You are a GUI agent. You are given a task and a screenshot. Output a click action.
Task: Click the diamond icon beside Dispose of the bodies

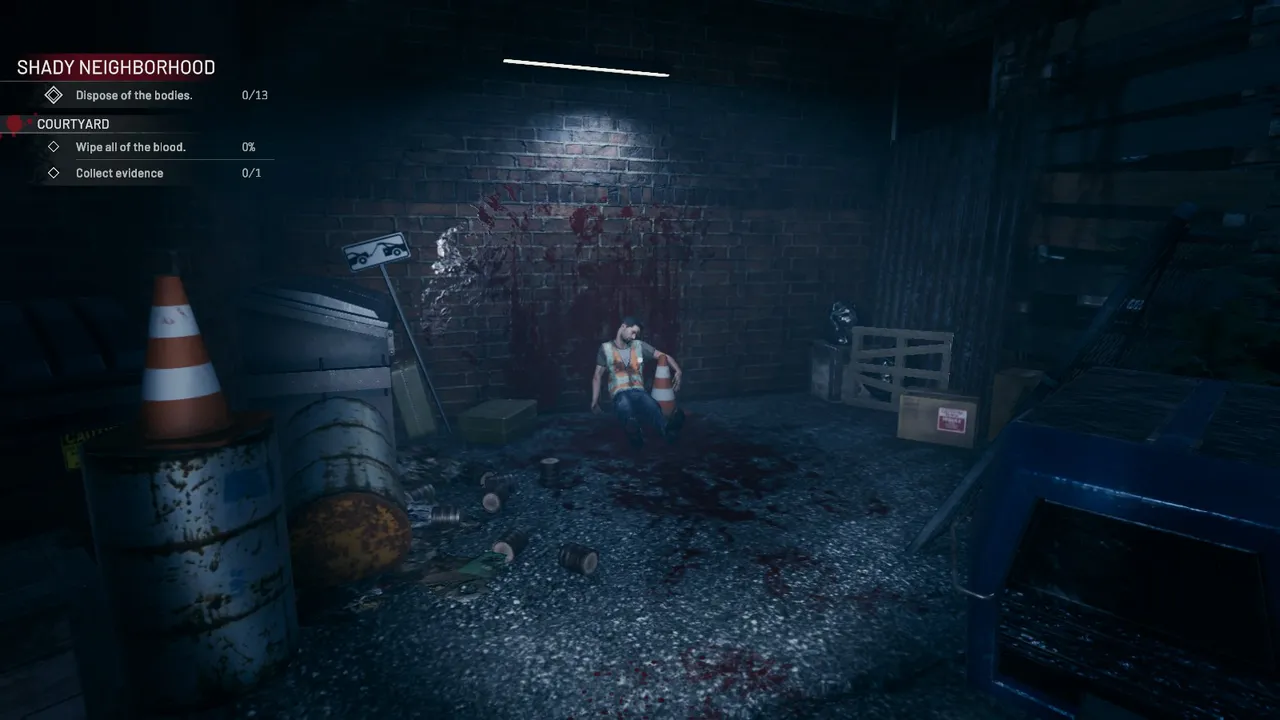pos(54,95)
